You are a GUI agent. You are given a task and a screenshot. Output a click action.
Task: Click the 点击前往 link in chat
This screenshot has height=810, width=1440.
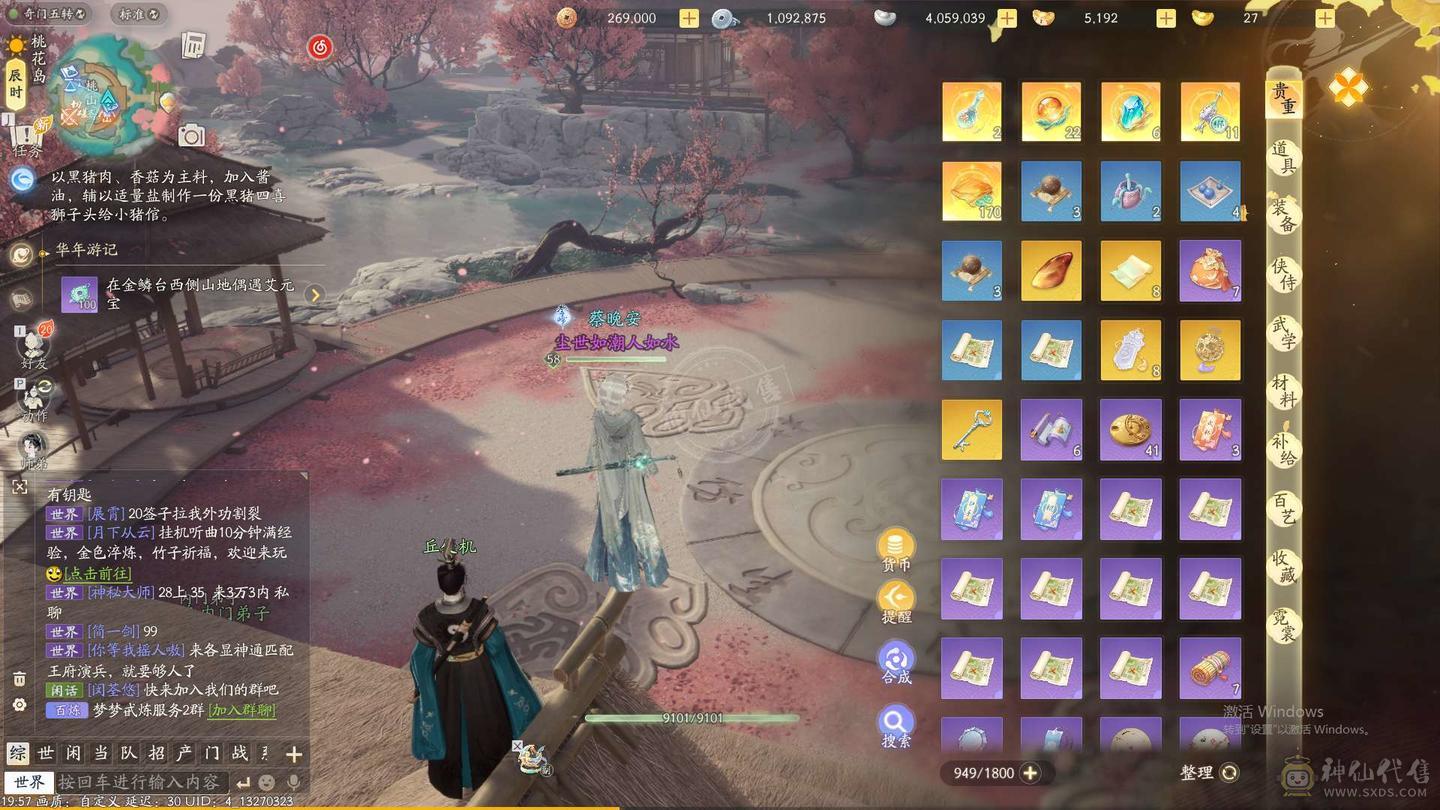[x=98, y=574]
